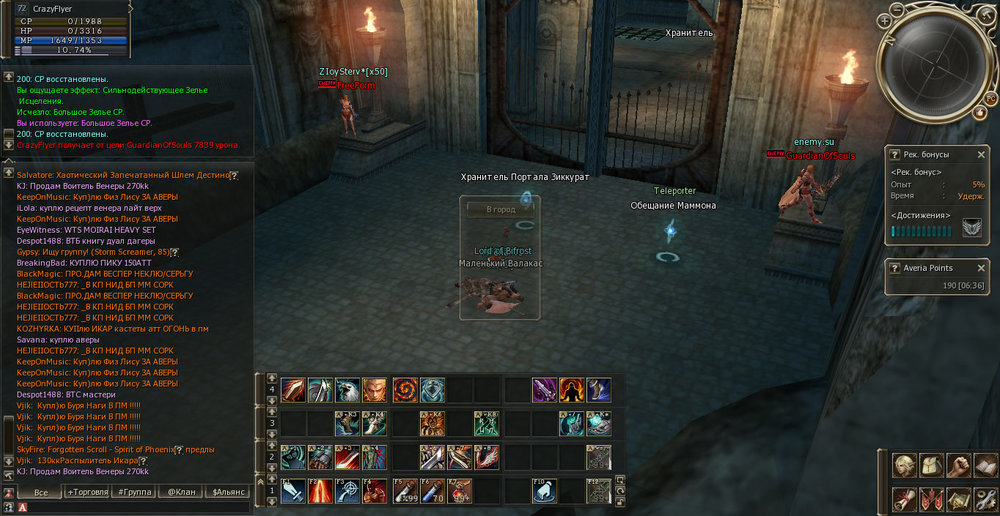This screenshot has height=516, width=1000.
Task: Click the chat message input field
Action: click(x=130, y=508)
